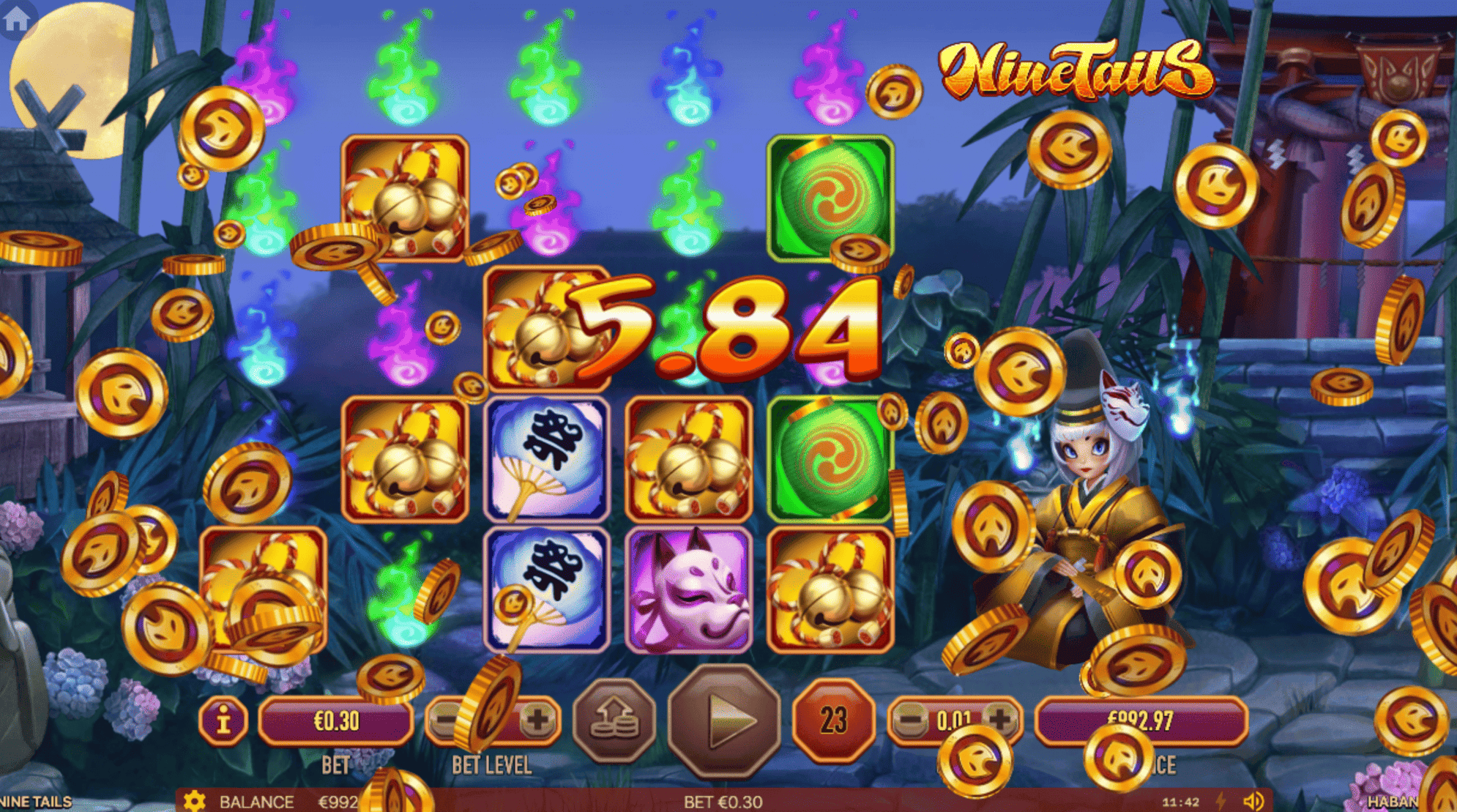
Task: Toggle sound with the speaker icon
Action: click(x=1253, y=801)
